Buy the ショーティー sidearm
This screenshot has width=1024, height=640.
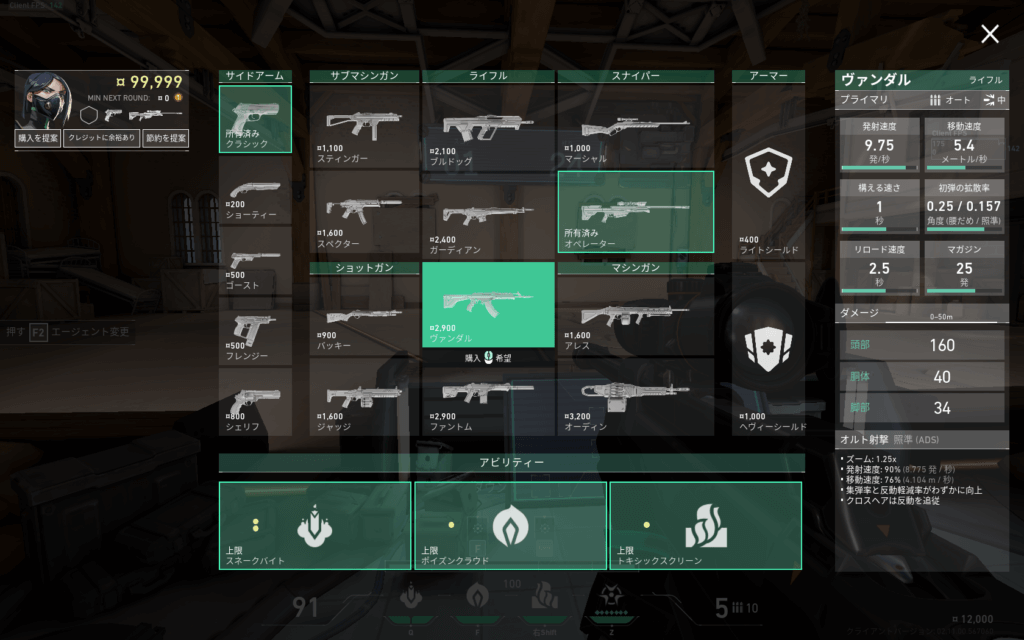click(255, 196)
